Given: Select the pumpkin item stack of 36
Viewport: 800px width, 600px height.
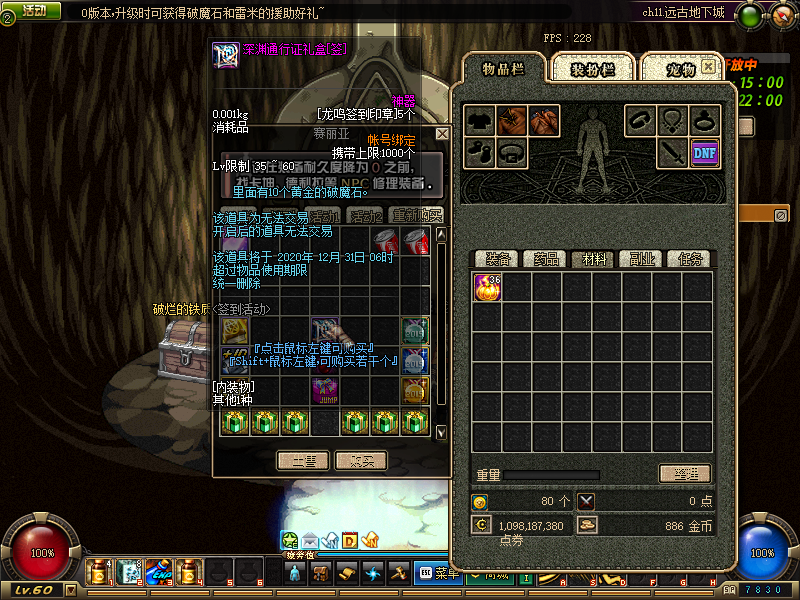Looking at the screenshot, I should [x=487, y=287].
